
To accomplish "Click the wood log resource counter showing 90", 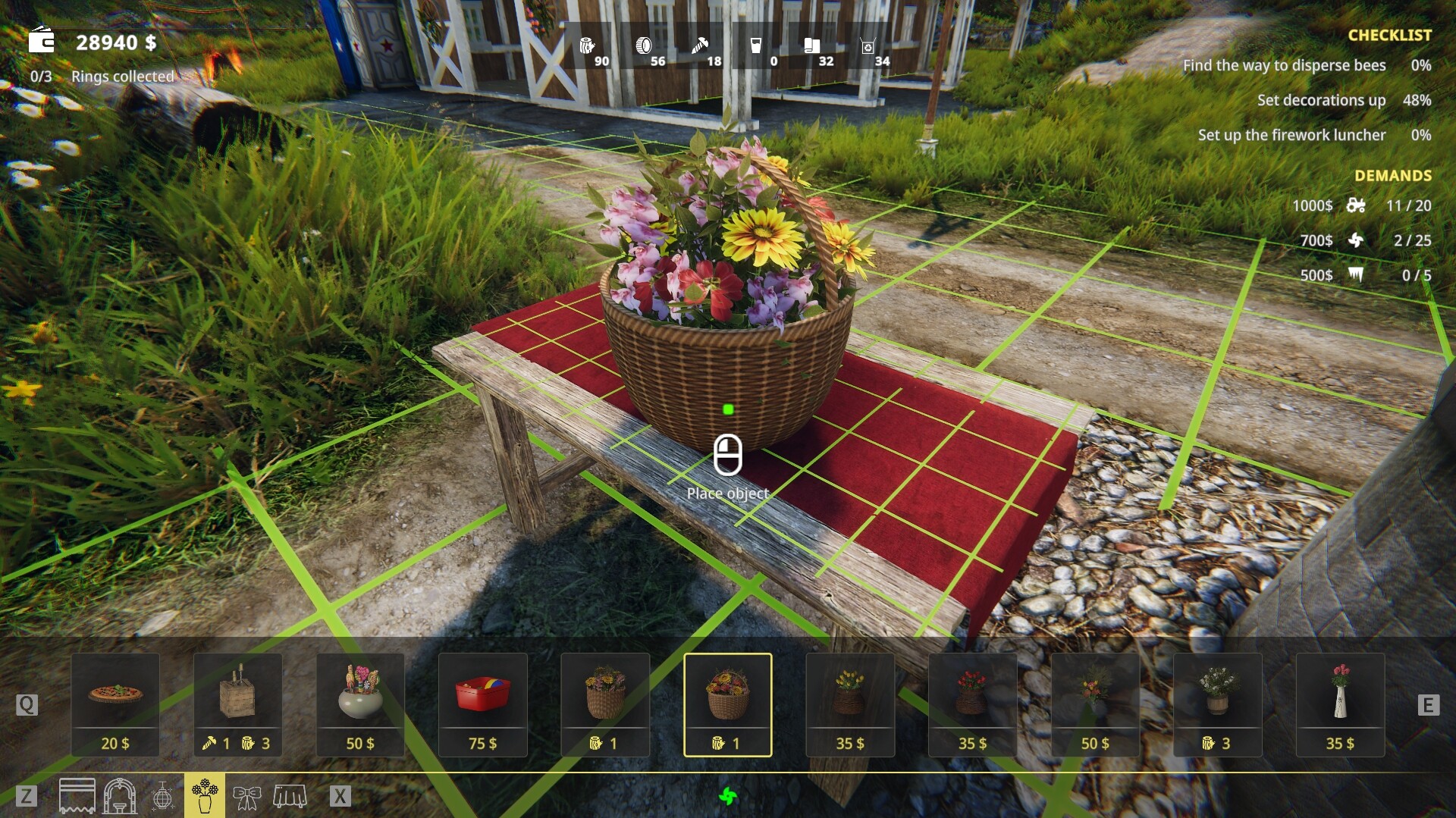I will (x=588, y=47).
